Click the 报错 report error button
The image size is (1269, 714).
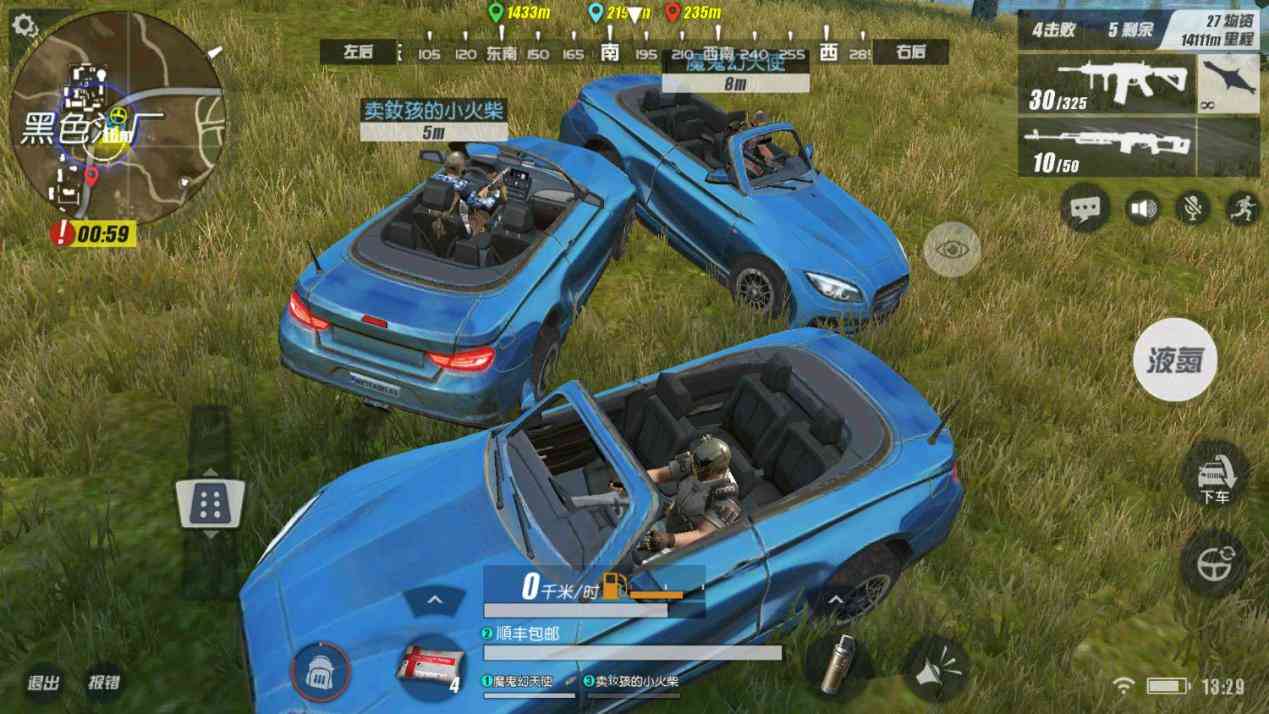click(x=103, y=683)
